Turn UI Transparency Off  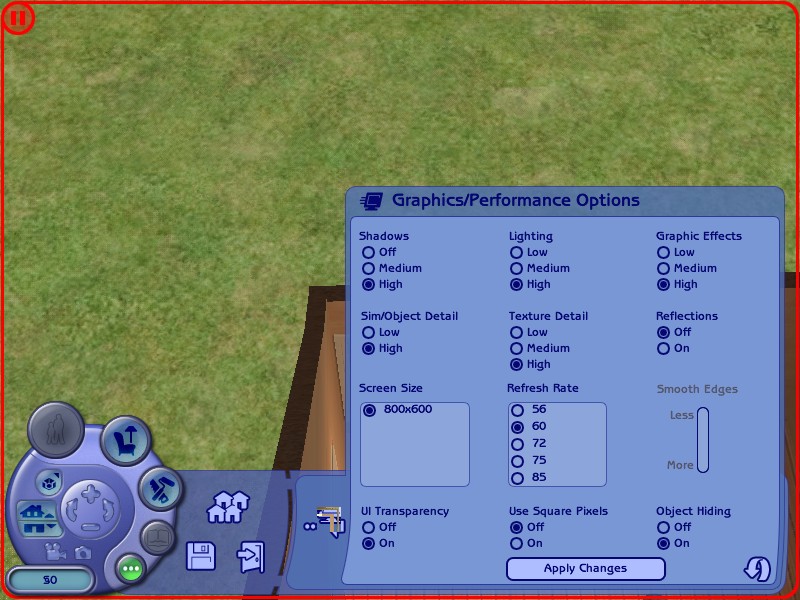click(369, 527)
